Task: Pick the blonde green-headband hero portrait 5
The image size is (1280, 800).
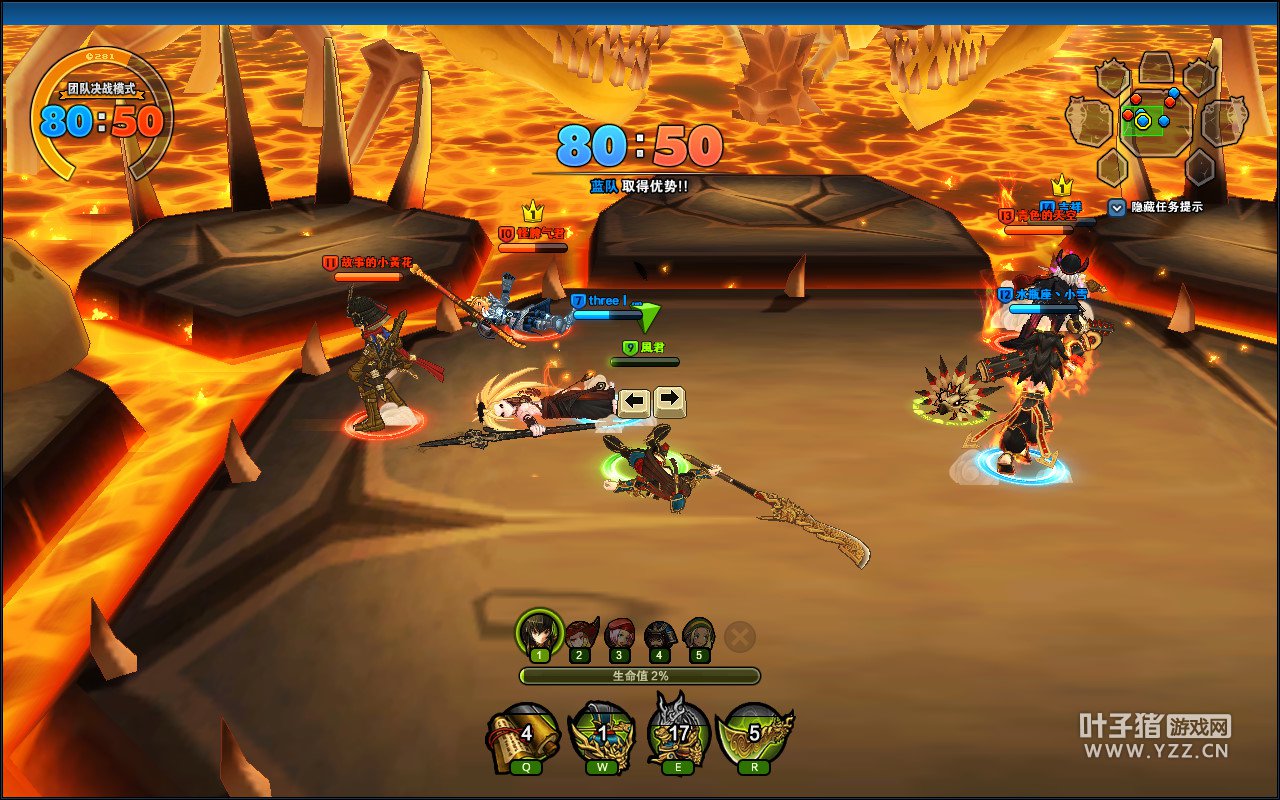Action: click(698, 636)
